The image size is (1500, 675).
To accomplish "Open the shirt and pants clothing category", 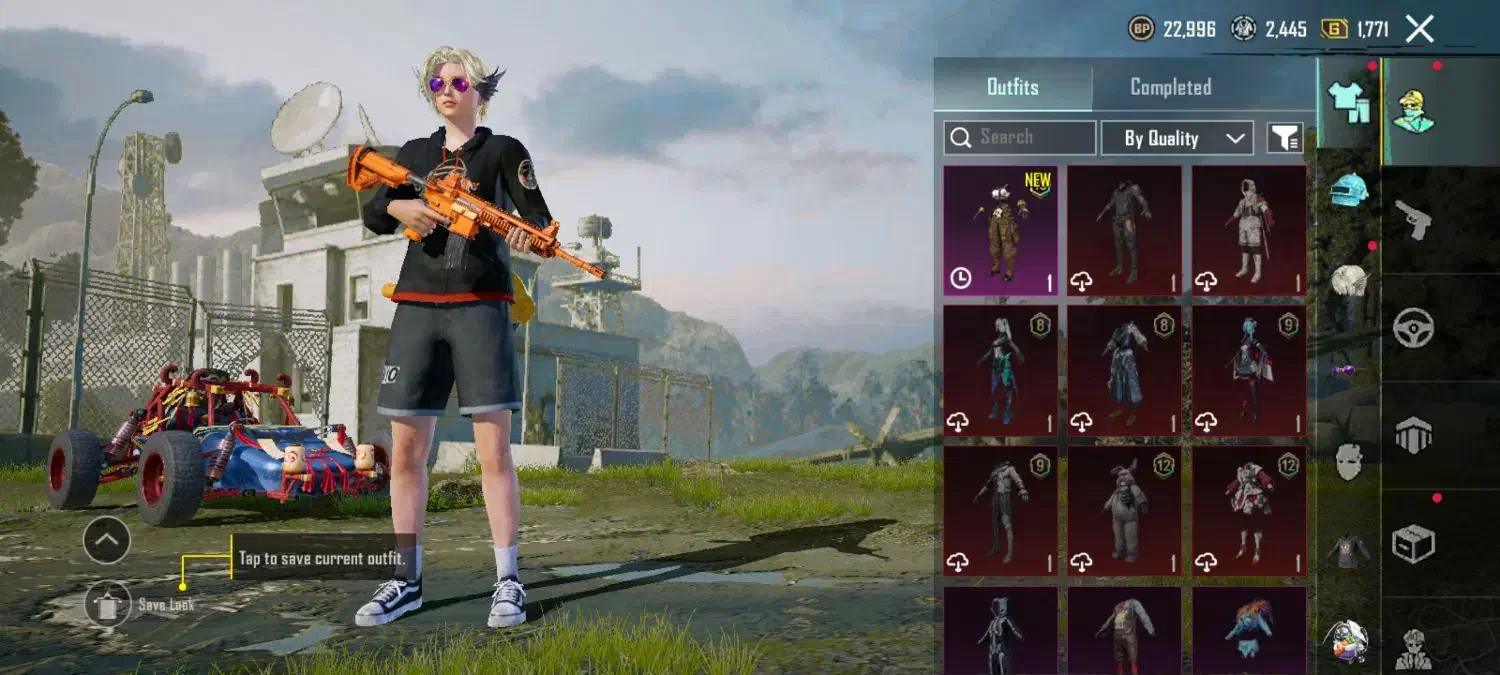I will click(1348, 101).
